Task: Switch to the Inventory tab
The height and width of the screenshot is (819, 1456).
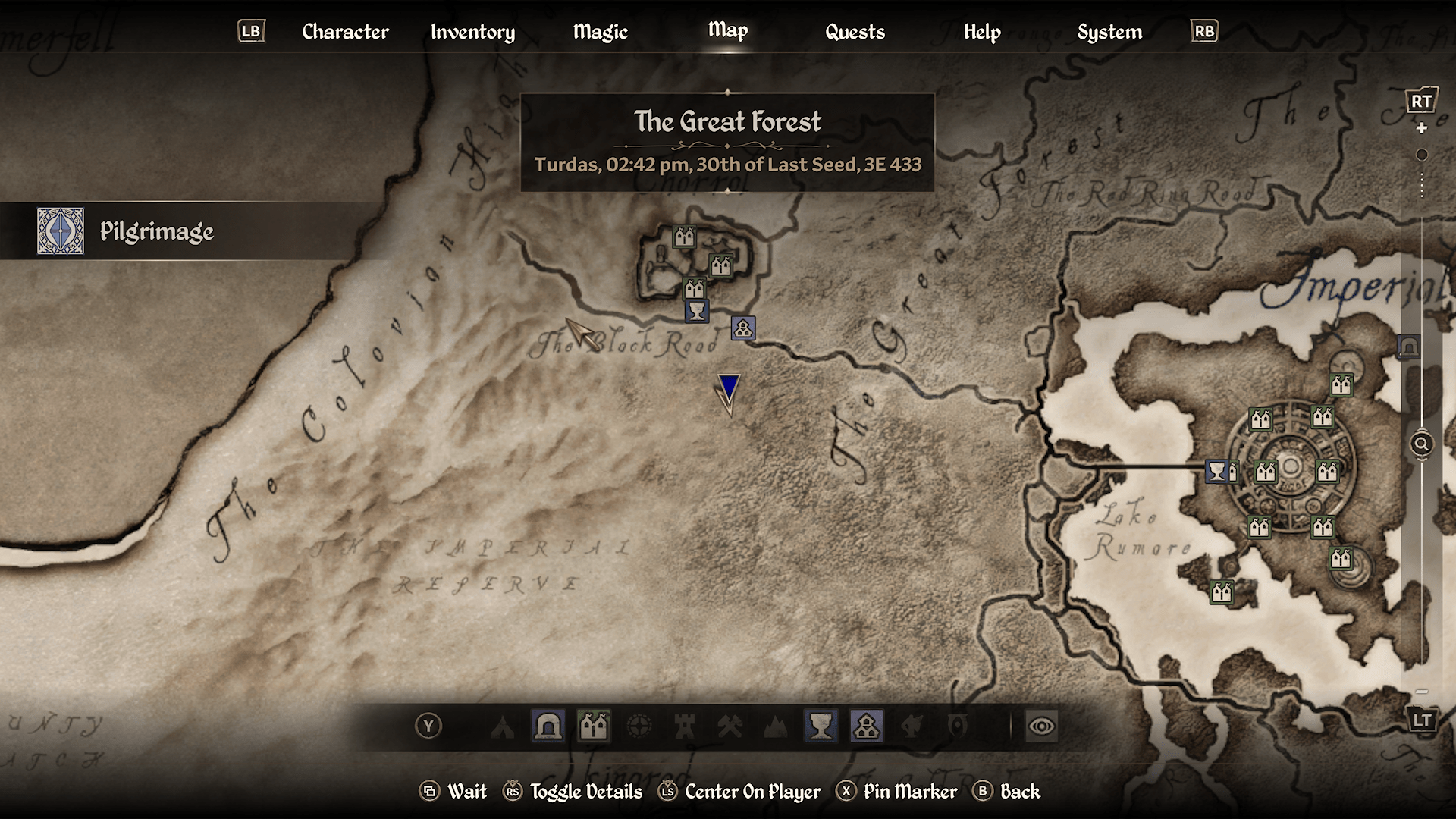Action: tap(472, 32)
